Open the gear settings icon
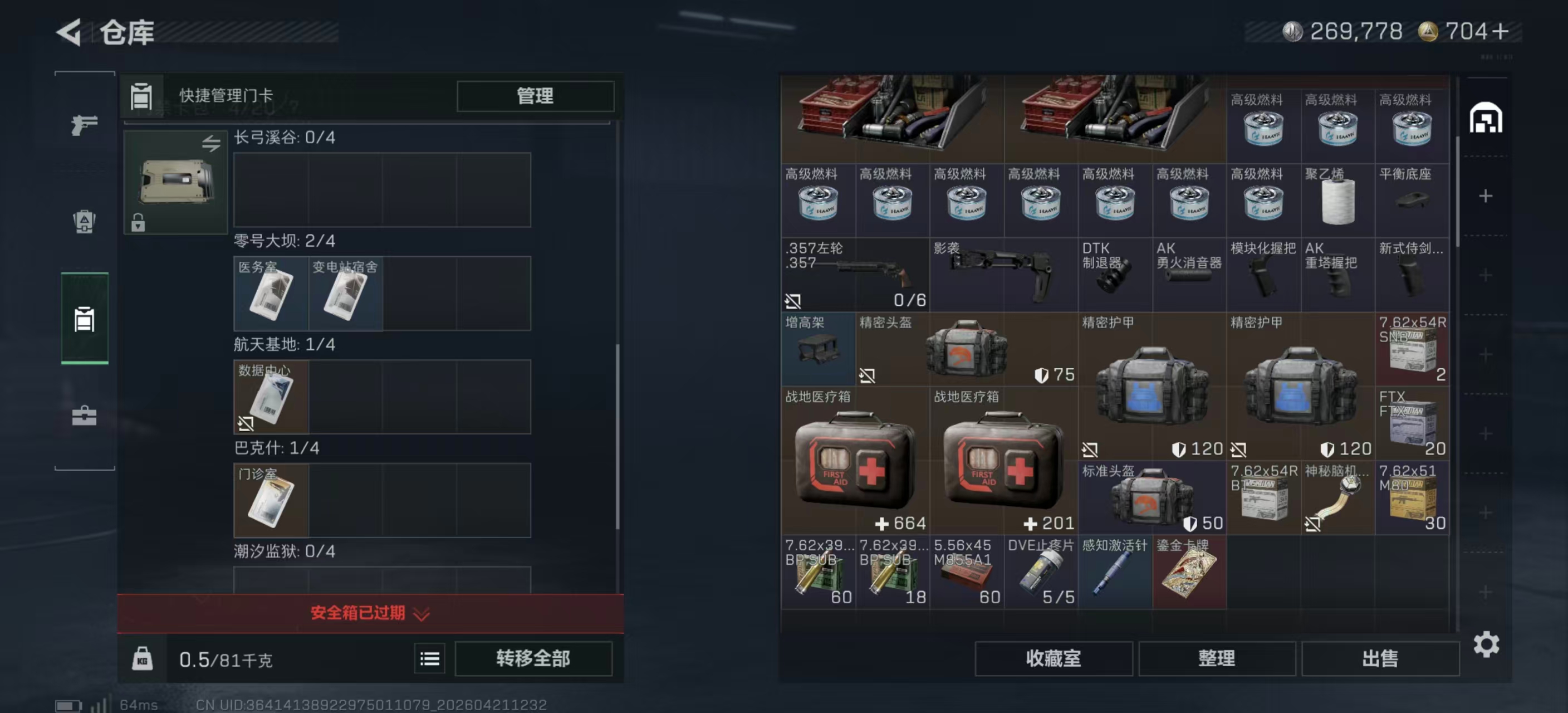Screen dimensions: 1568x713 tap(1486, 644)
